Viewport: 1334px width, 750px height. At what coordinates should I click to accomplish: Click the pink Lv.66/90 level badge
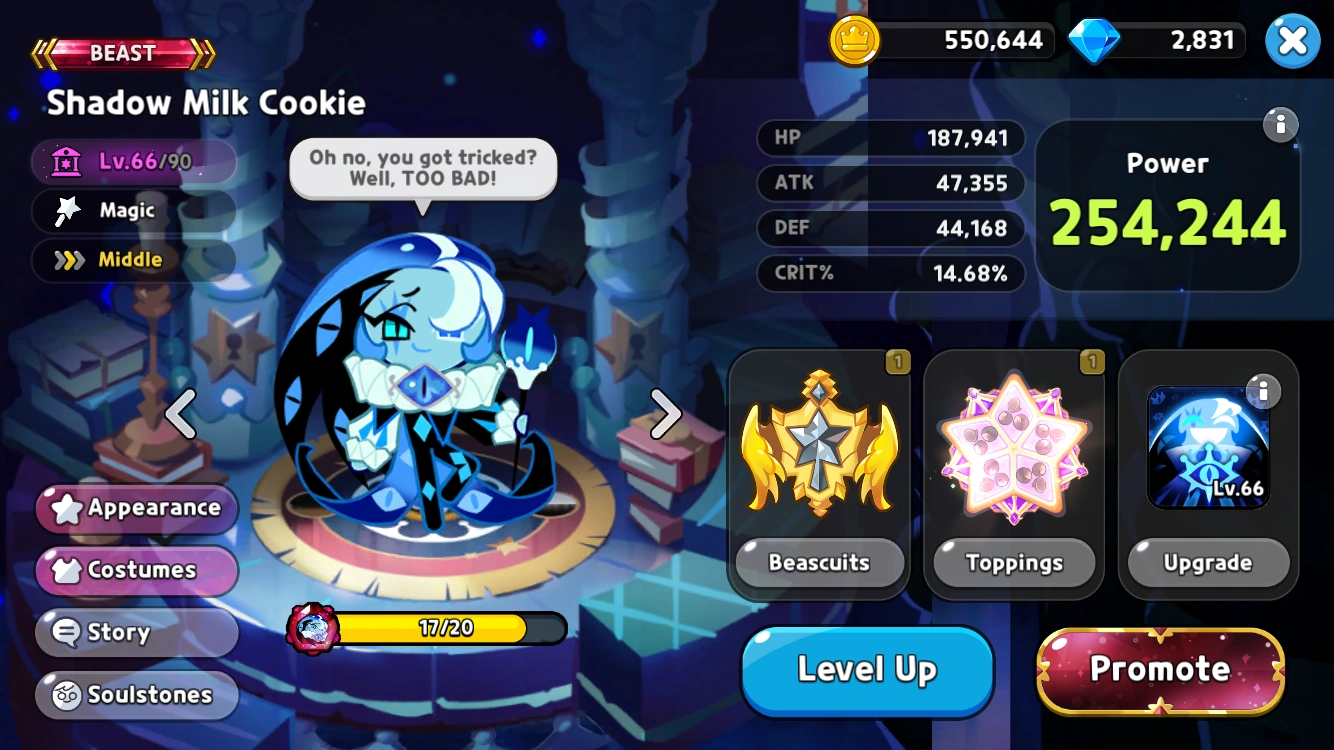pyautogui.click(x=135, y=161)
